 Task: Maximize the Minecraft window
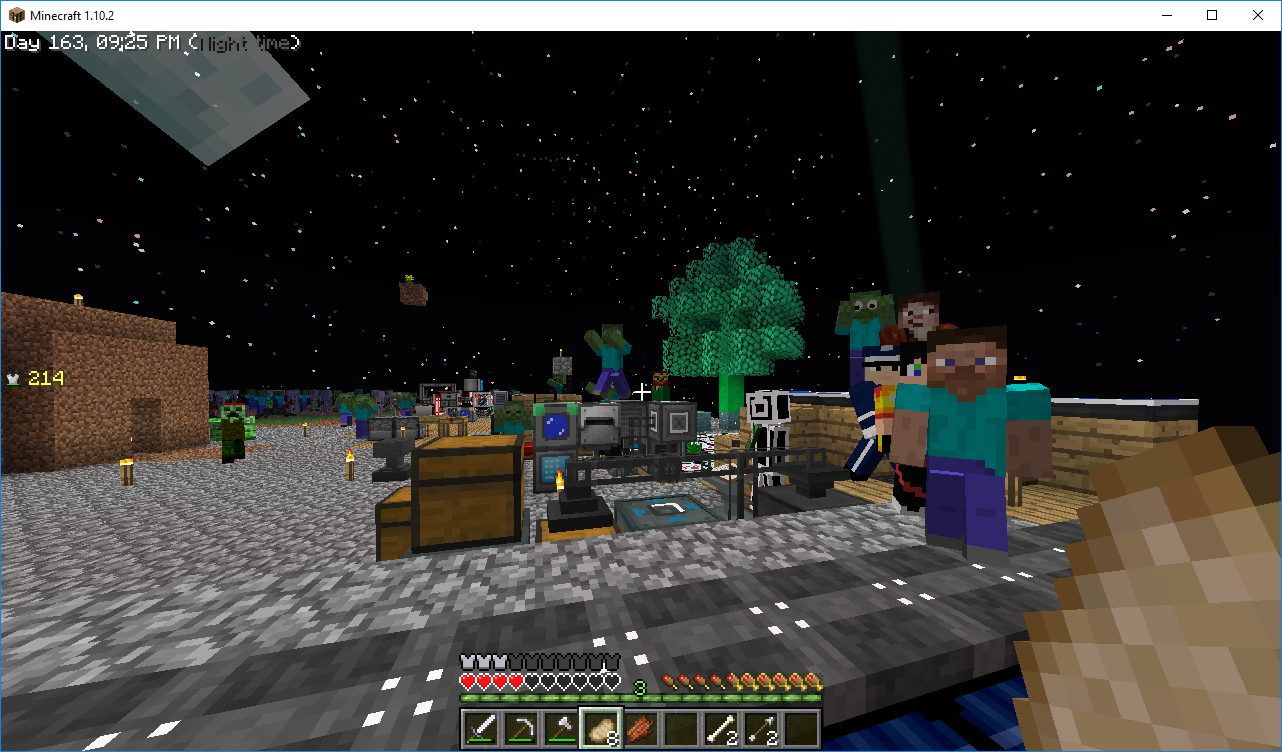pos(1212,15)
